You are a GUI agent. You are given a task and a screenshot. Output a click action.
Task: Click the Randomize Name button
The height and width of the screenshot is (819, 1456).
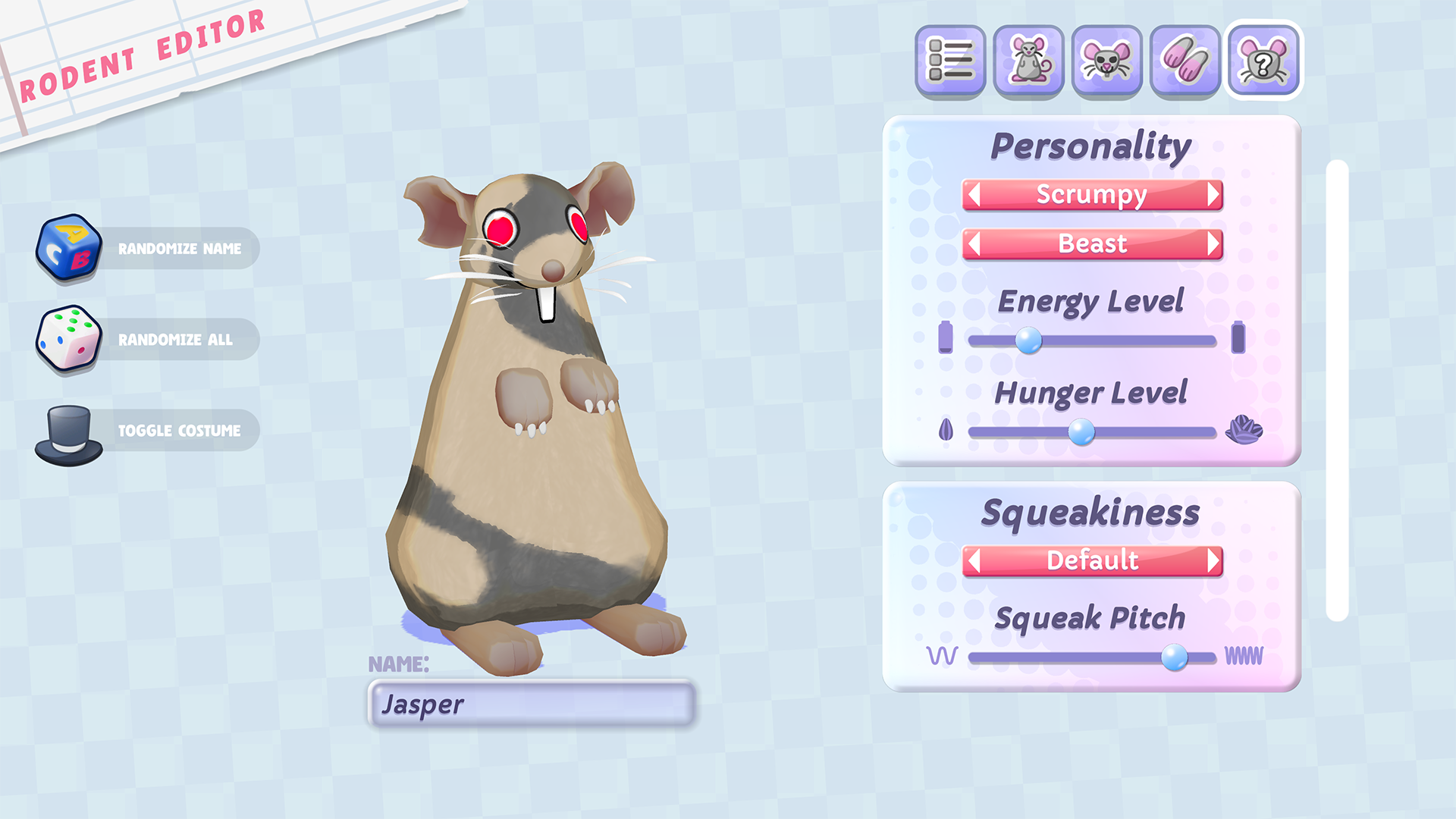pyautogui.click(x=148, y=249)
